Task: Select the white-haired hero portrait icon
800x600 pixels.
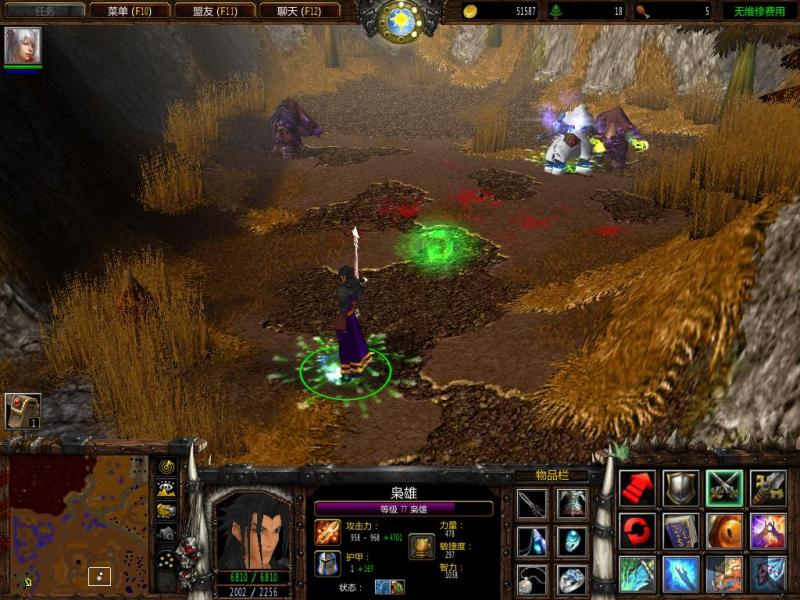Action: [x=23, y=46]
